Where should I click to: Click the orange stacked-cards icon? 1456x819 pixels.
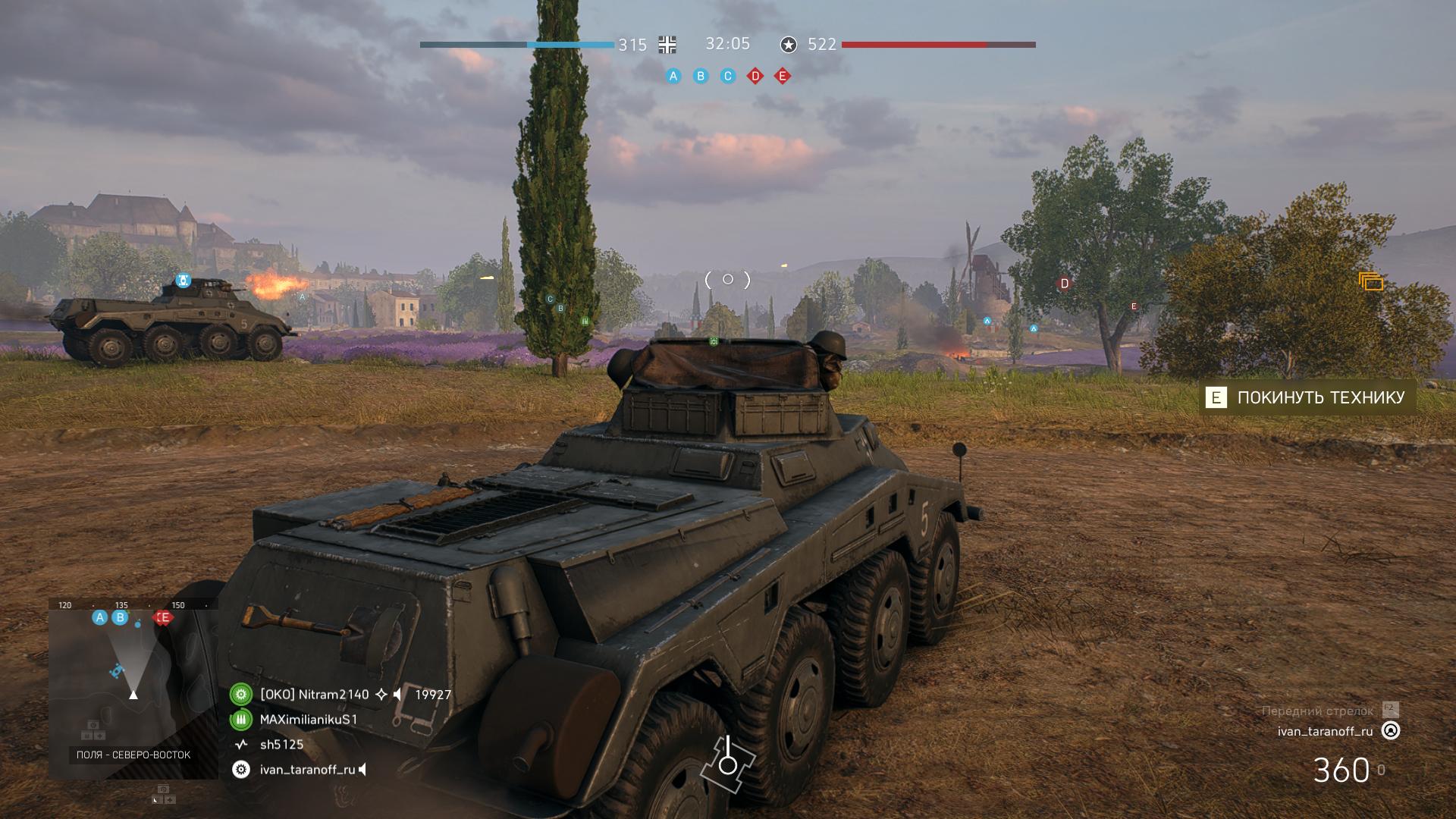pos(1370,281)
